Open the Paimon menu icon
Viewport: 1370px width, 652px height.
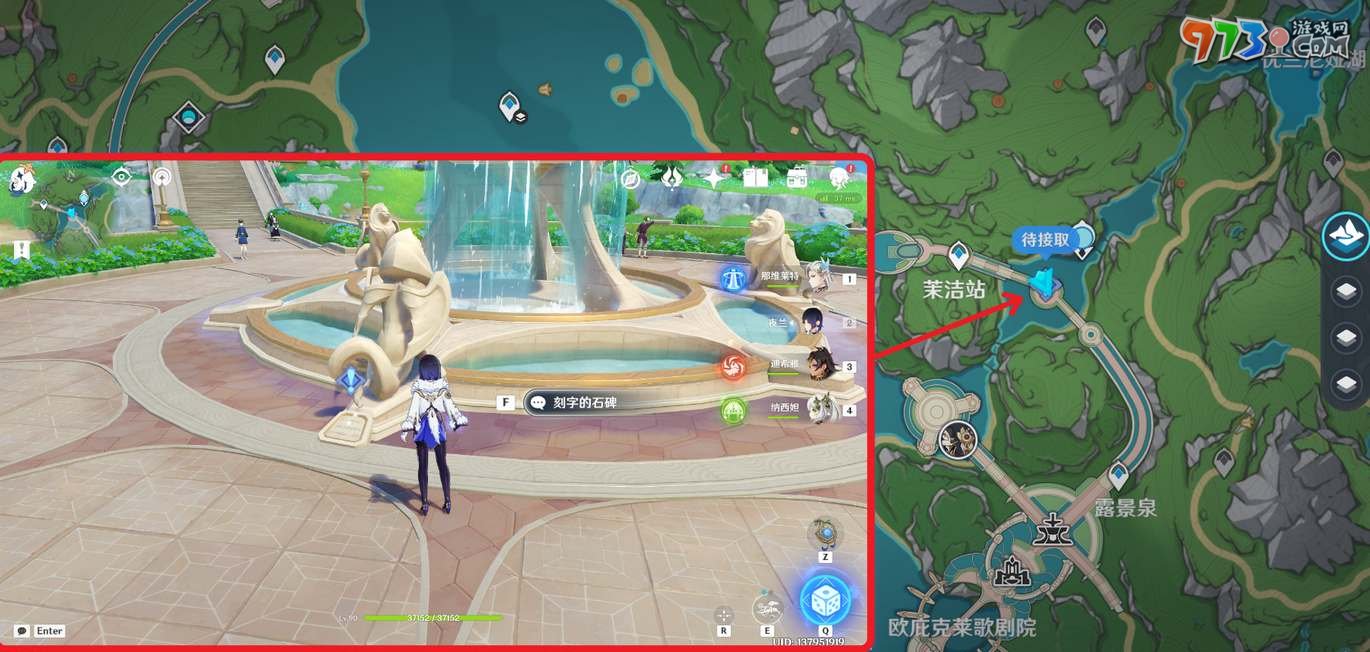point(24,181)
